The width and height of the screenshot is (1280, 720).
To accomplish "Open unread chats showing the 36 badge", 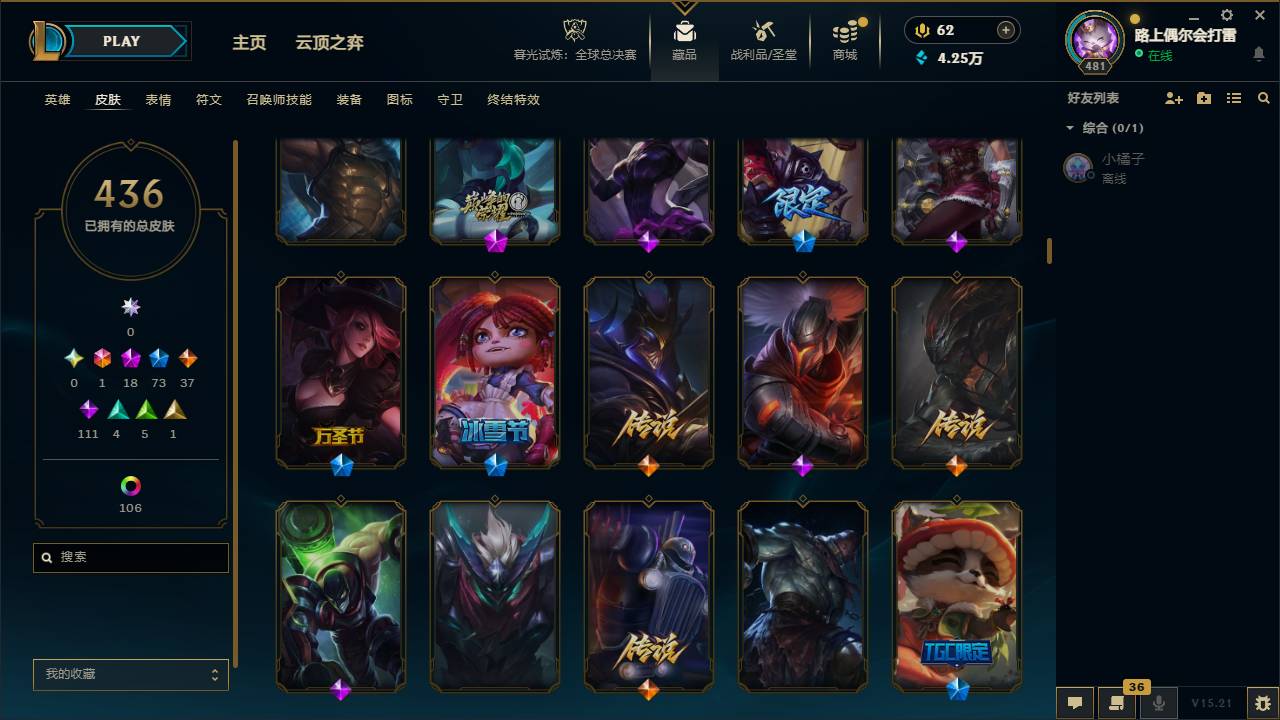I will (1117, 703).
